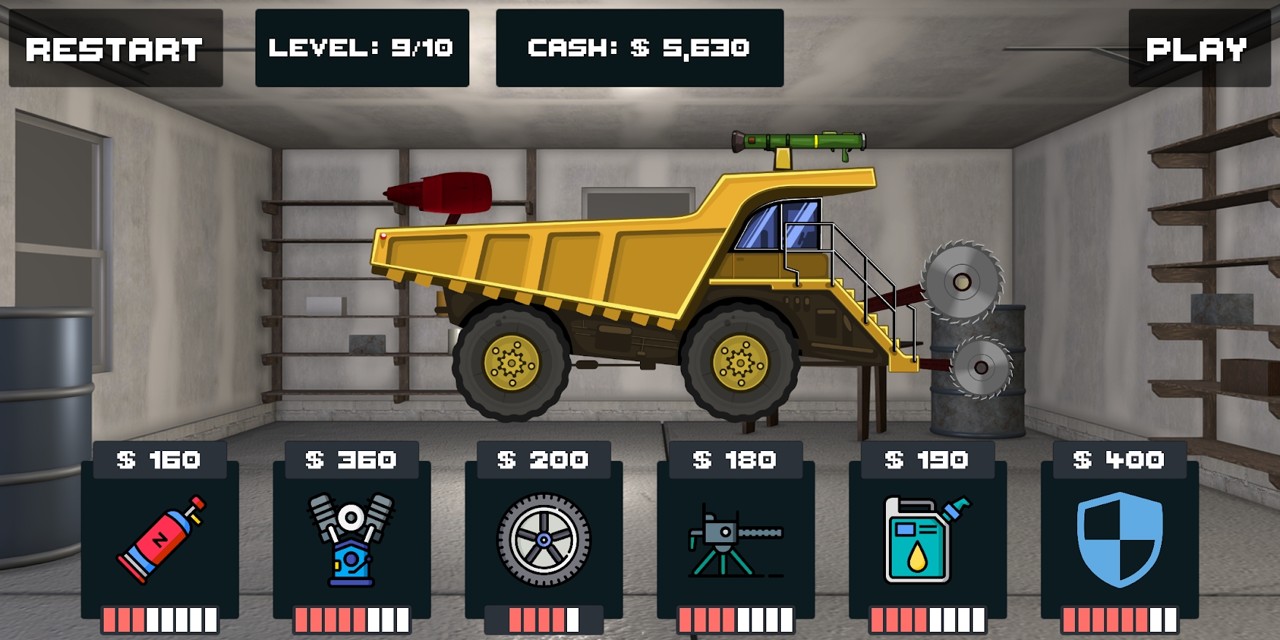Screen dimensions: 1280x640
Task: Start the level with Play
Action: point(1196,49)
